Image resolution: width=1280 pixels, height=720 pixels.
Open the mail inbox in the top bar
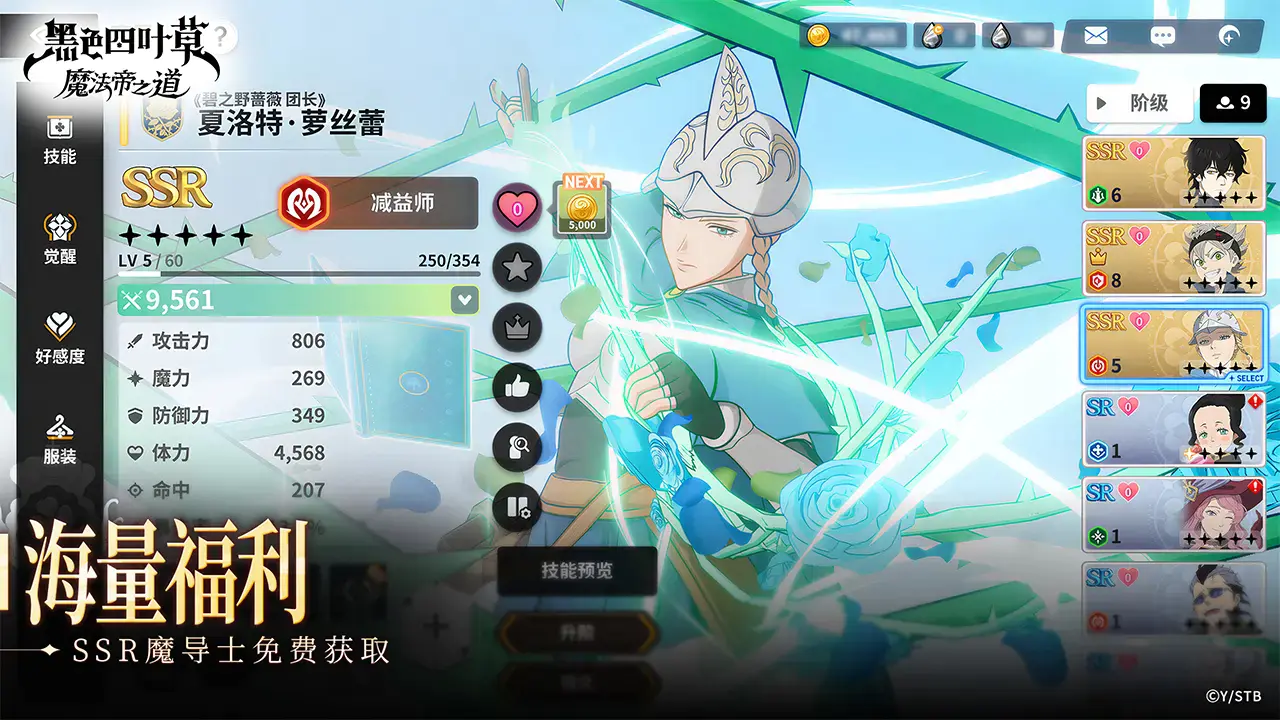[x=1097, y=35]
